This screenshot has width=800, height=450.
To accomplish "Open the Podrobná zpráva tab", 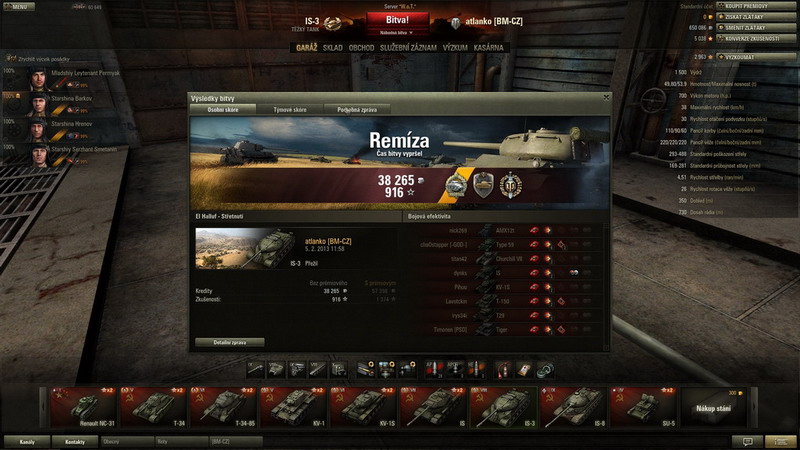I will point(358,109).
